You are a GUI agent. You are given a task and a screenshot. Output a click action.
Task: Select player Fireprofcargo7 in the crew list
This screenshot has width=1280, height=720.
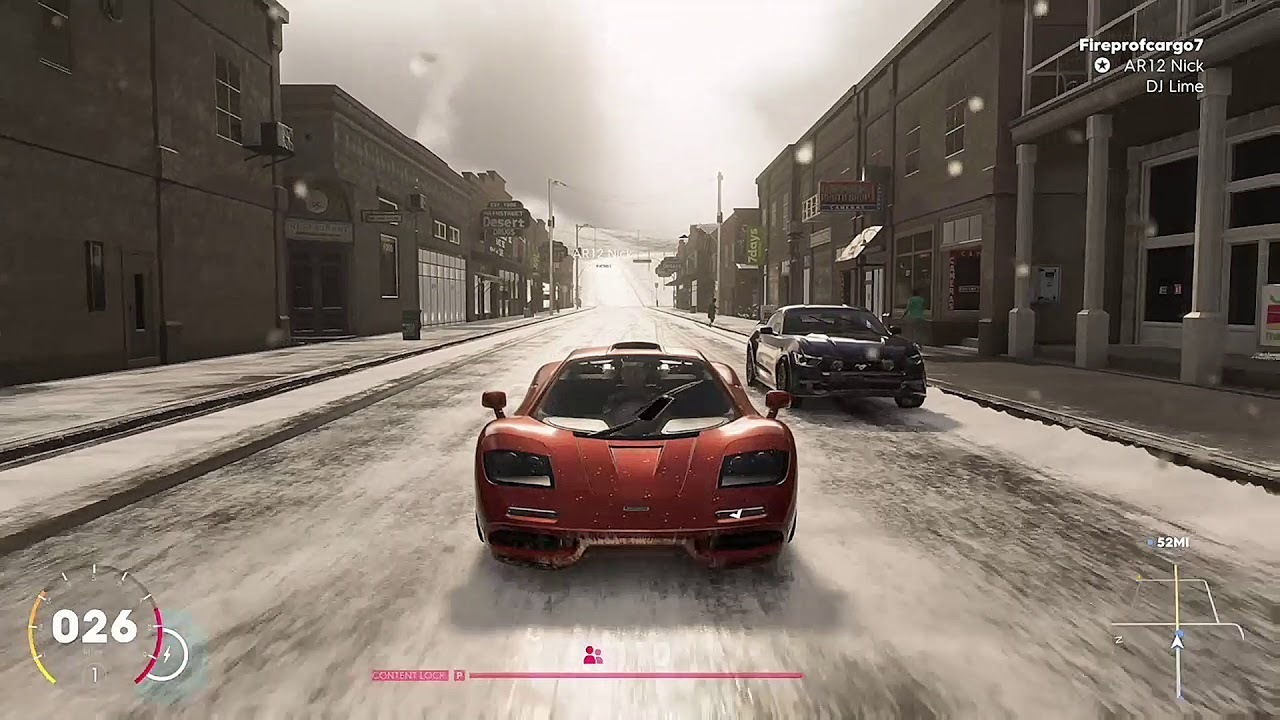tap(1140, 45)
